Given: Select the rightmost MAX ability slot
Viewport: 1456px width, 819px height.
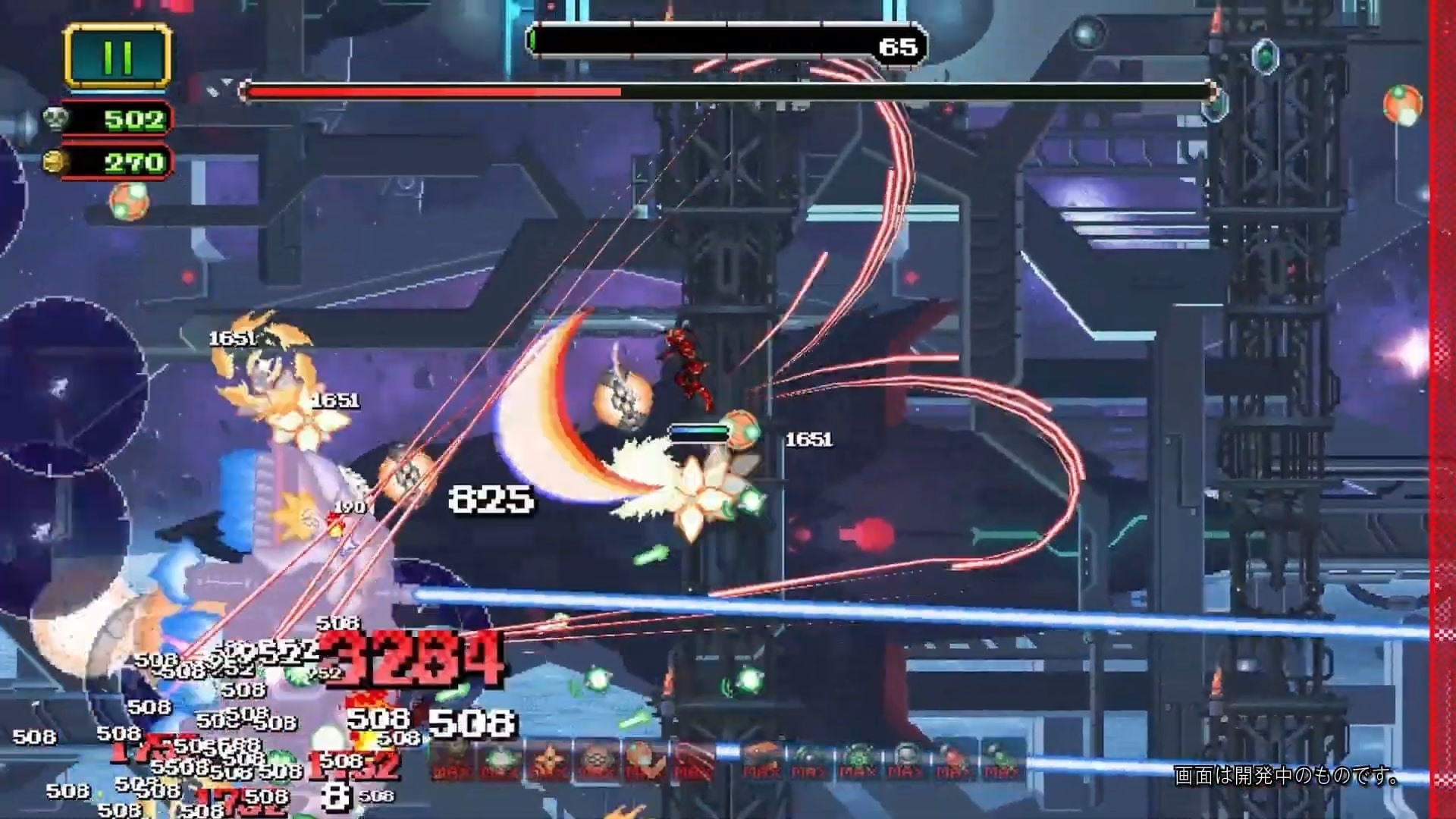Looking at the screenshot, I should pyautogui.click(x=1001, y=762).
